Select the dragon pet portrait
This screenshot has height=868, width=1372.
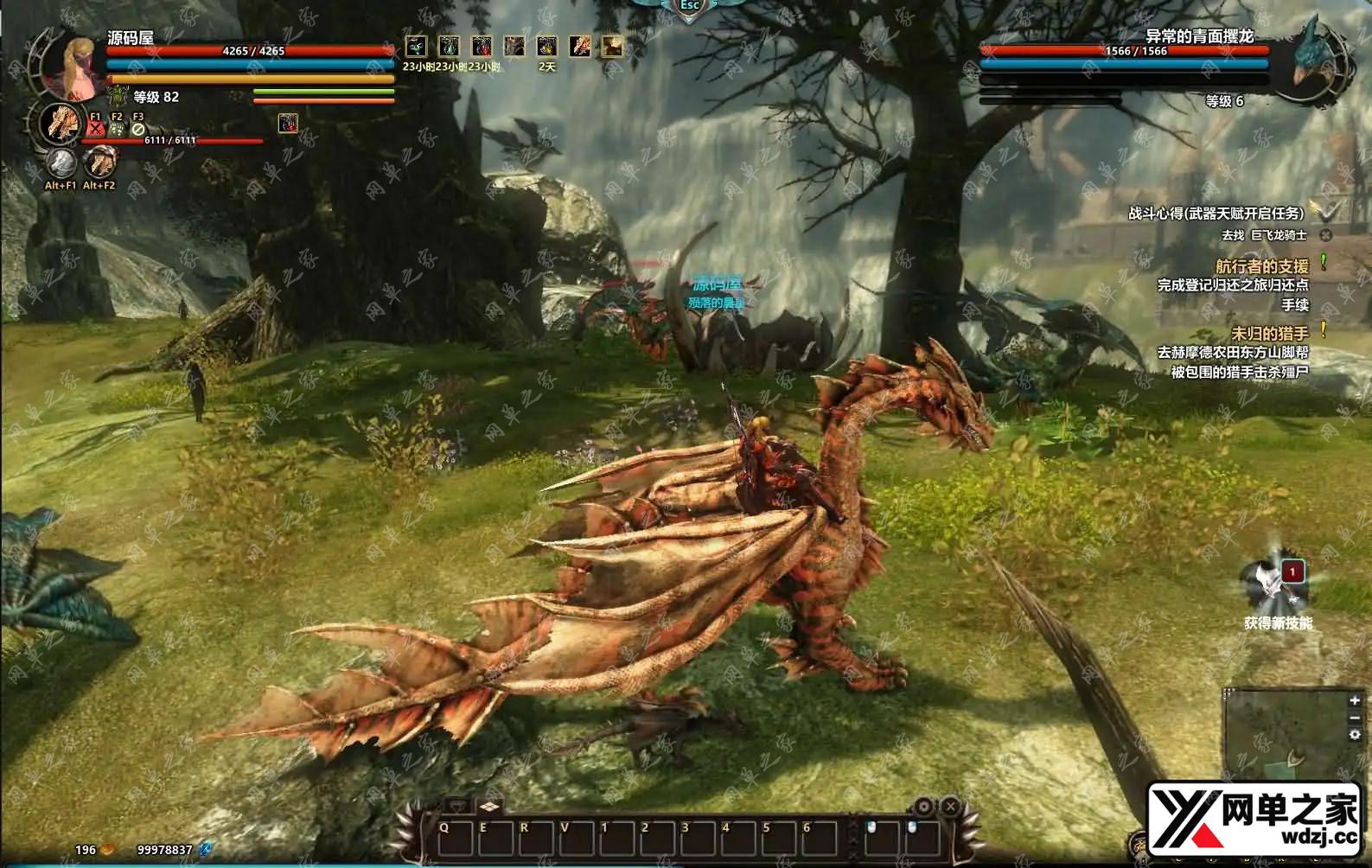tap(60, 123)
